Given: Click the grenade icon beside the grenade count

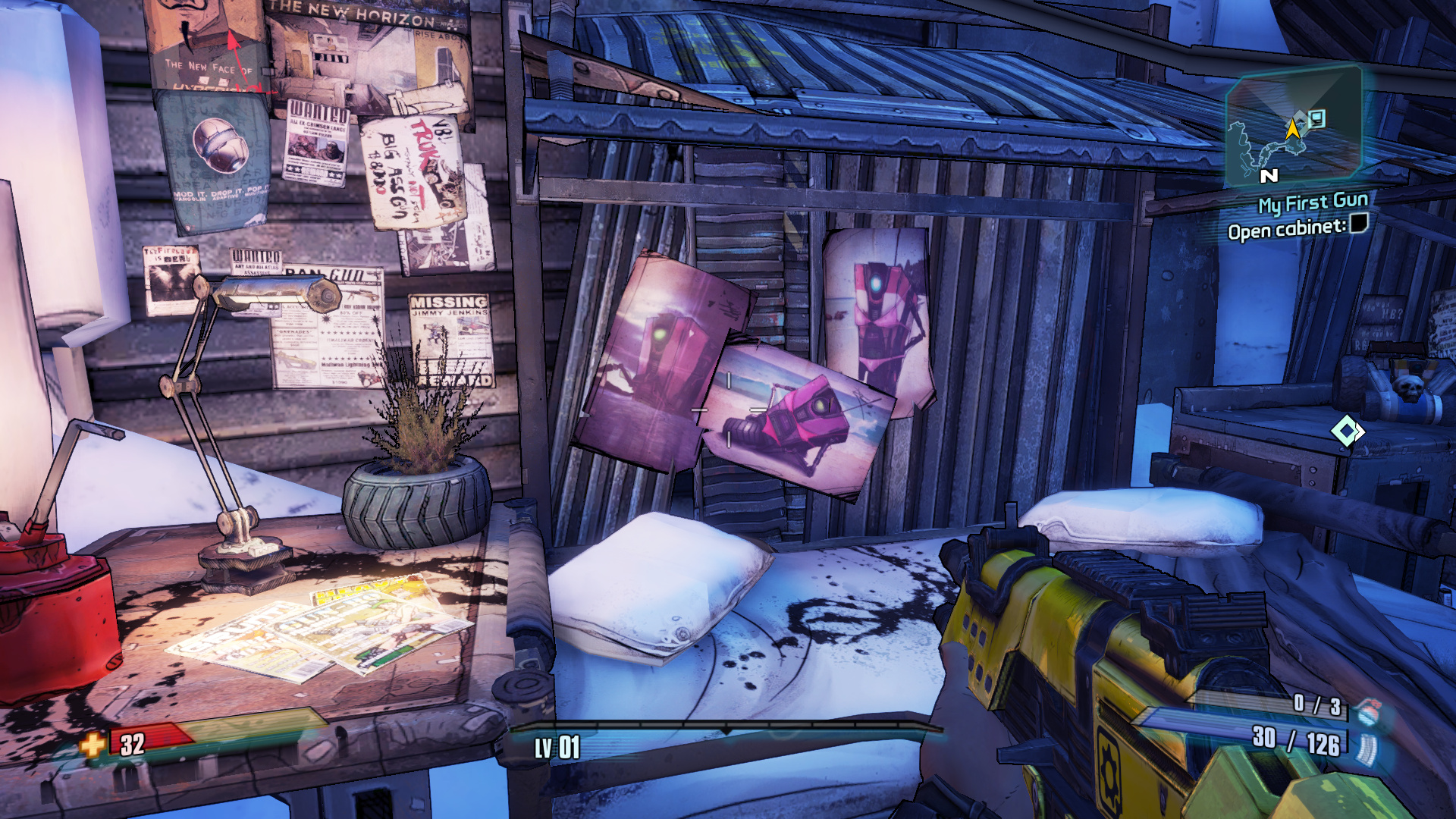Looking at the screenshot, I should point(1368,711).
